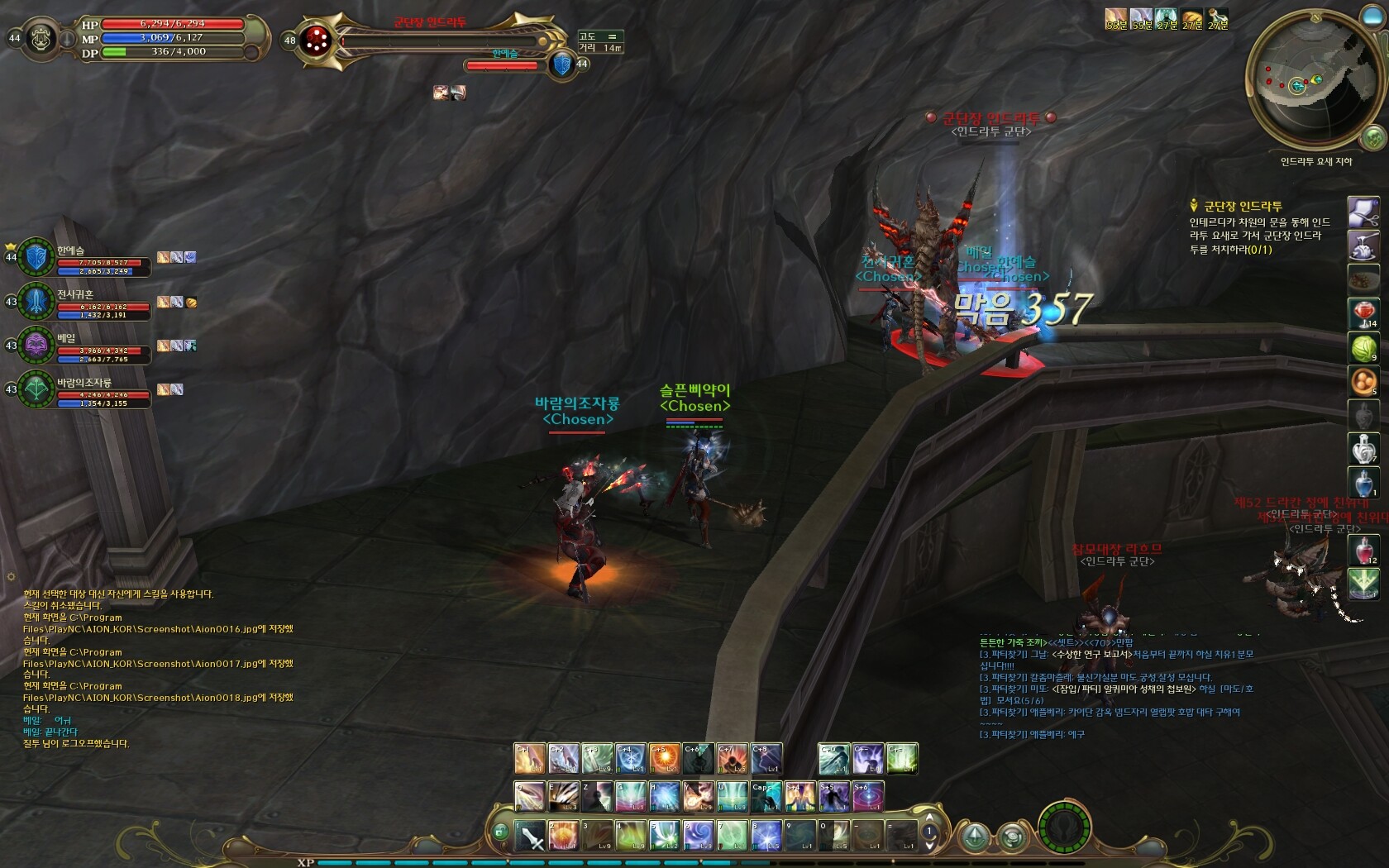Use the scroll and scissors item icon

[1363, 212]
